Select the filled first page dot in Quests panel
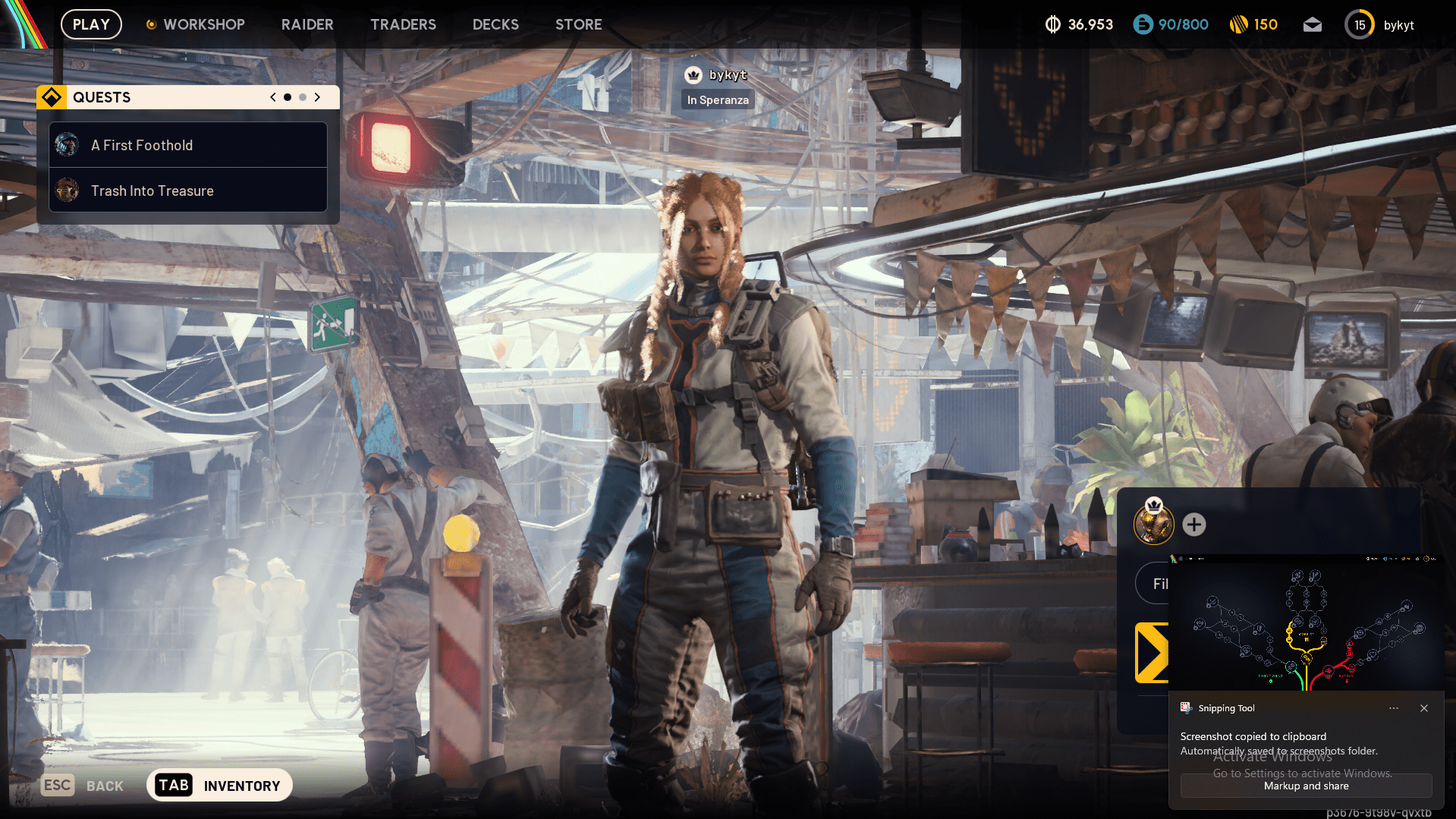Image resolution: width=1456 pixels, height=819 pixels. click(x=287, y=97)
